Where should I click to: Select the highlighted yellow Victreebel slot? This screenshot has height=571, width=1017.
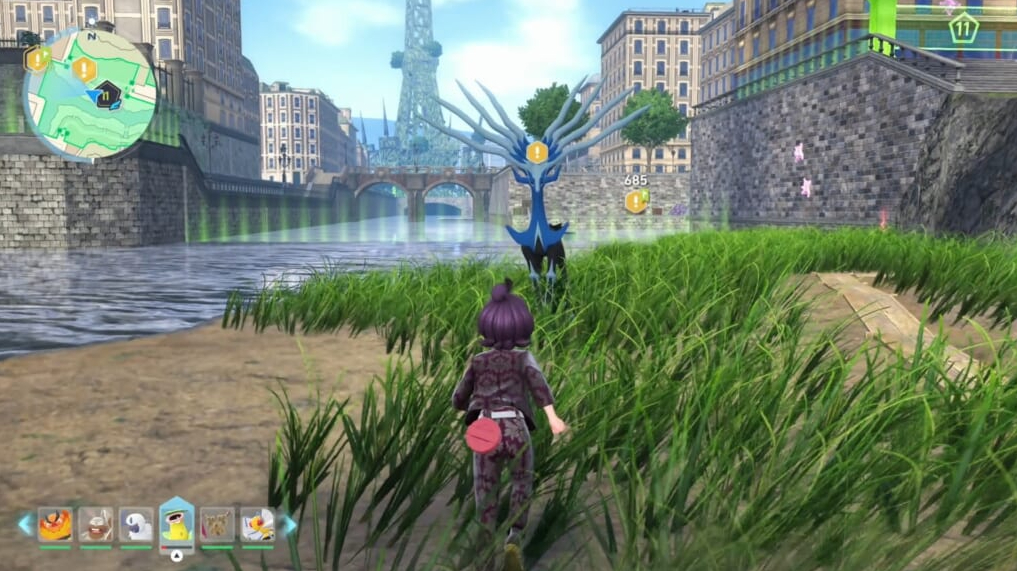pos(177,522)
